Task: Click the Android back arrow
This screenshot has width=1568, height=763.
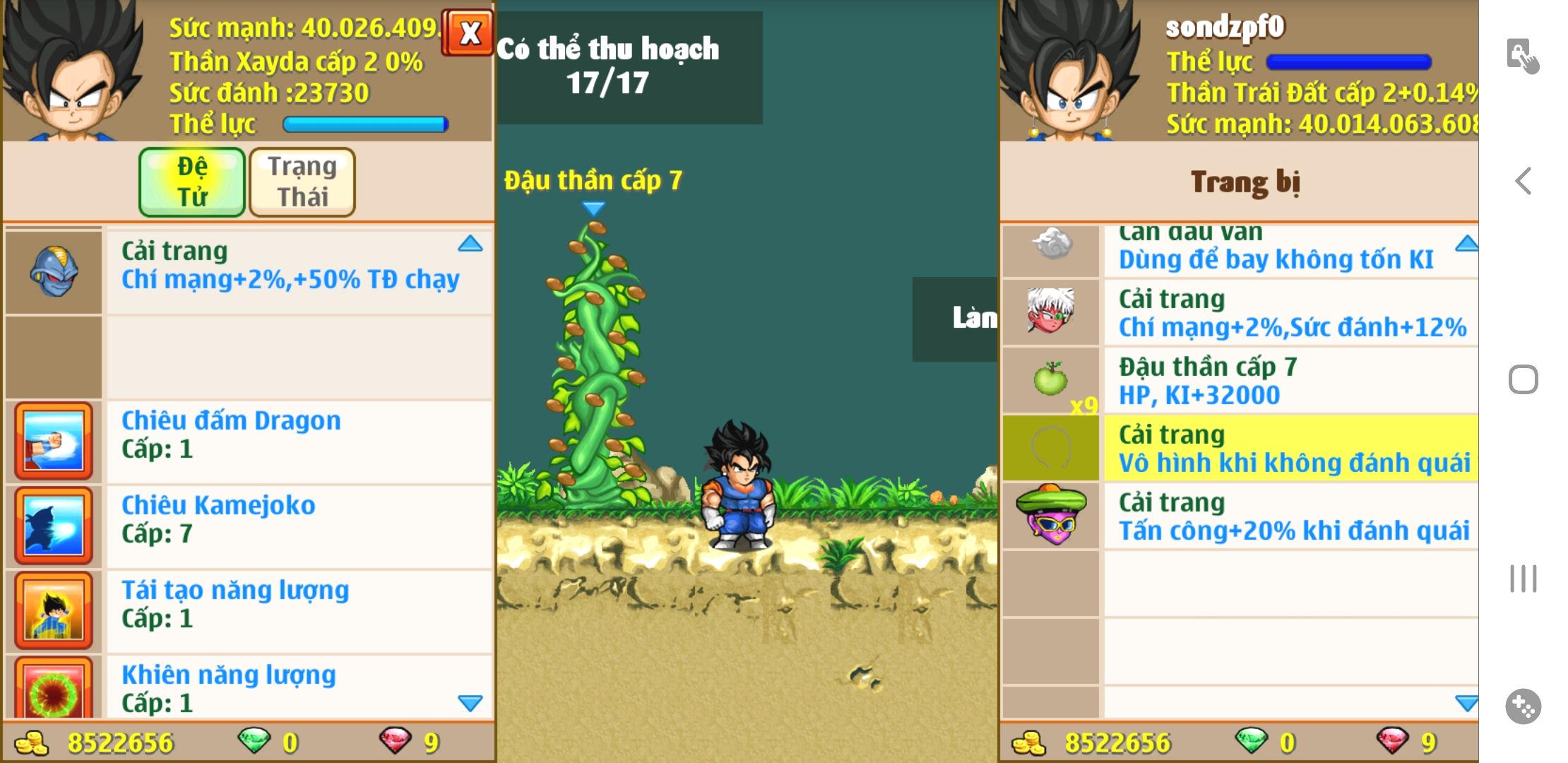Action: point(1524,182)
